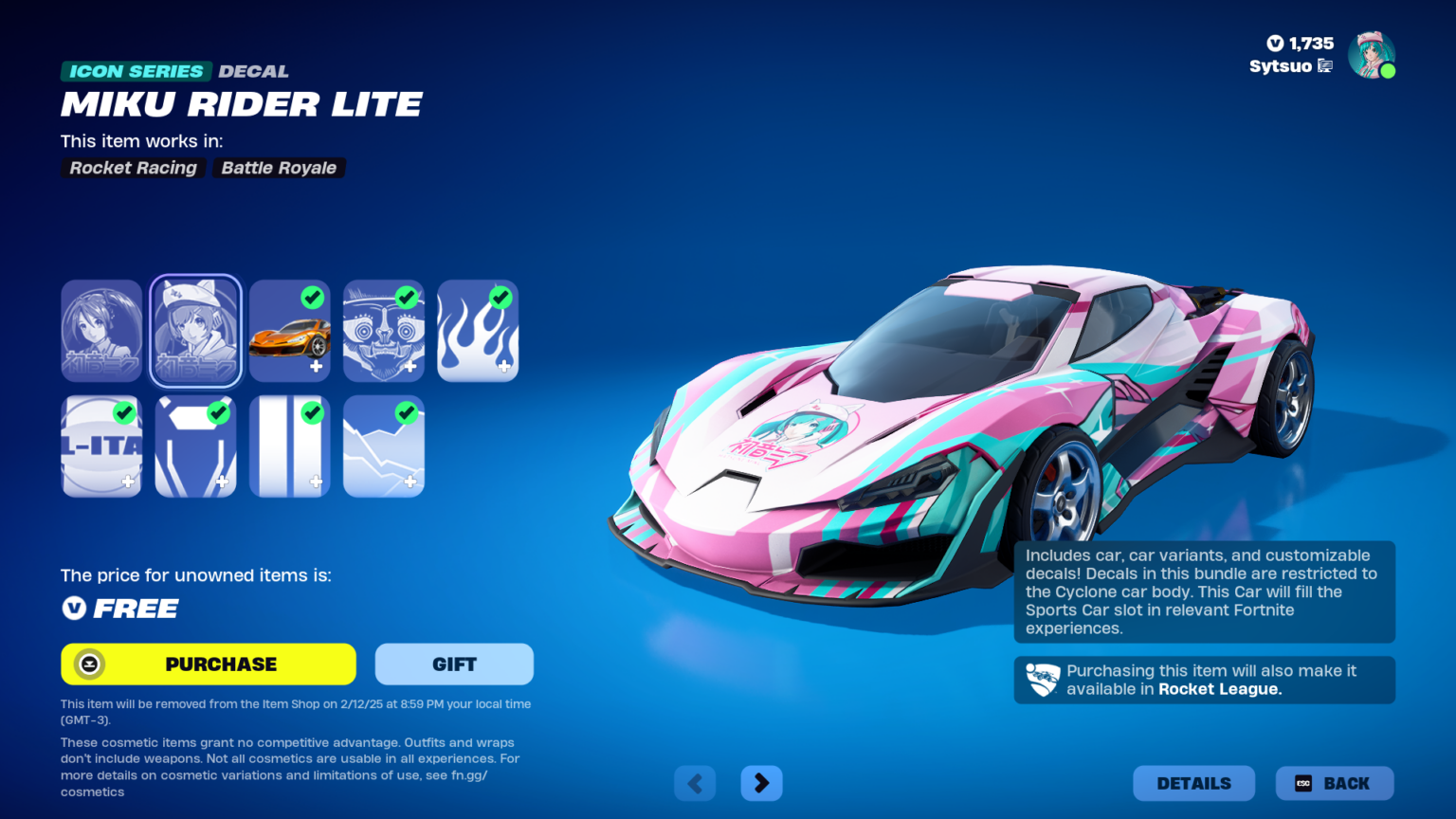Toggle owned checkmark on the flames decal

501,298
